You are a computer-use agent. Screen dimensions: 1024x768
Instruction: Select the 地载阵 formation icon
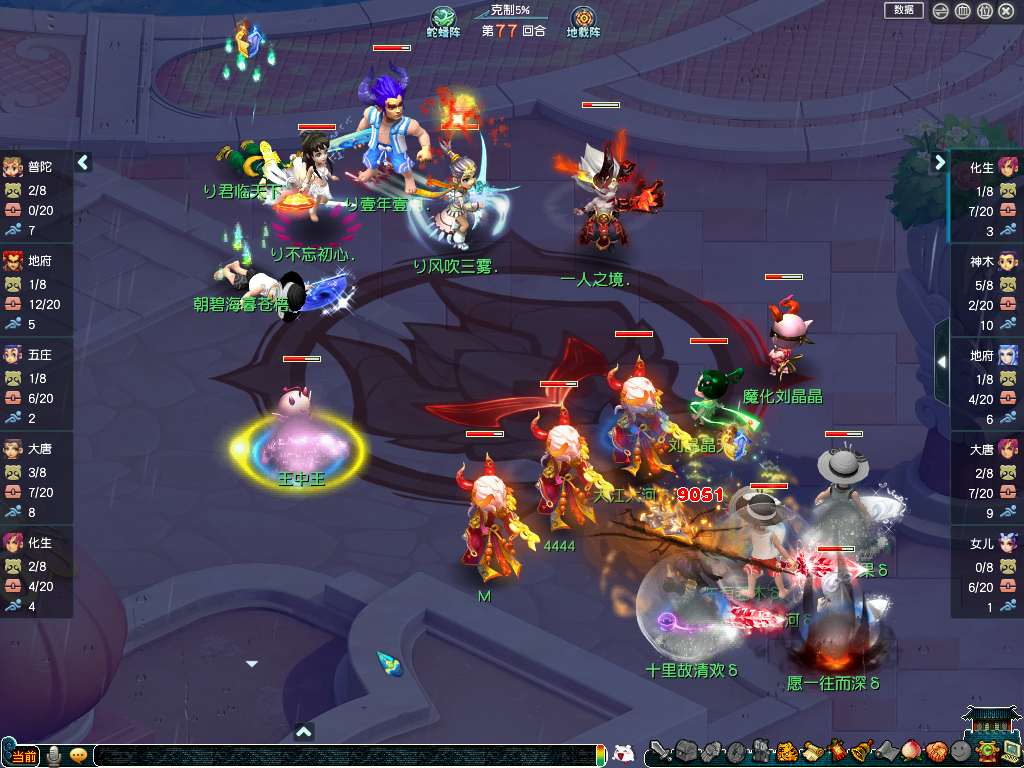point(583,19)
